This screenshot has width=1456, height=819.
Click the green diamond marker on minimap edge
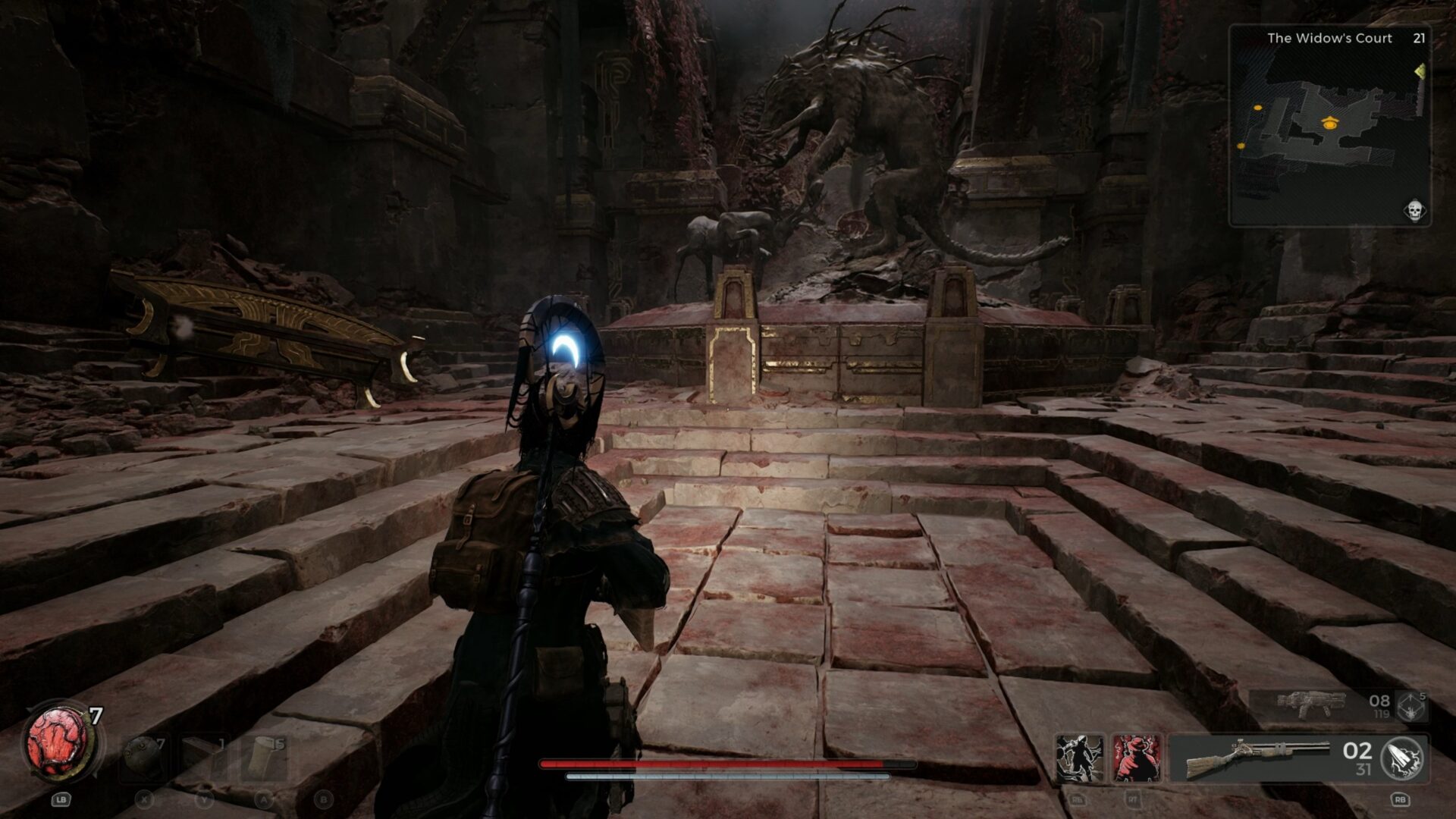1420,71
